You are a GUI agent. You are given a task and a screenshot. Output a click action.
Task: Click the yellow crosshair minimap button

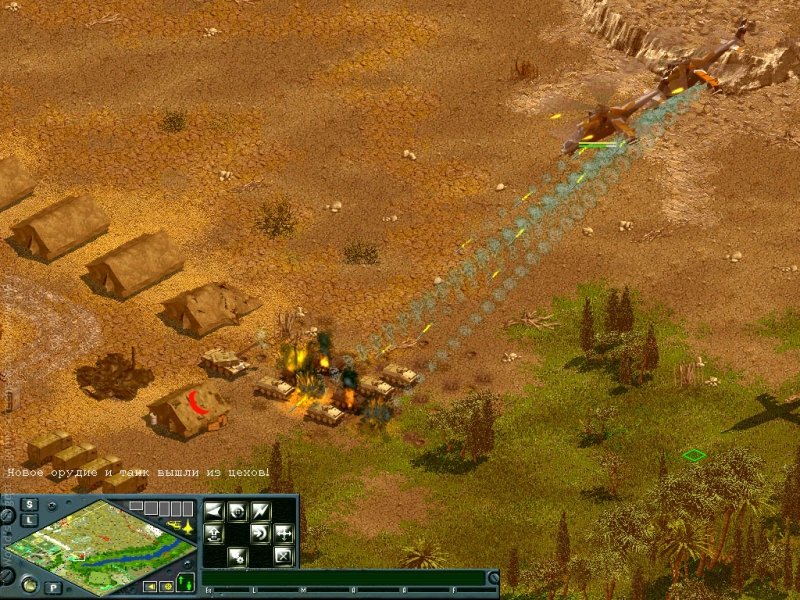[165, 586]
